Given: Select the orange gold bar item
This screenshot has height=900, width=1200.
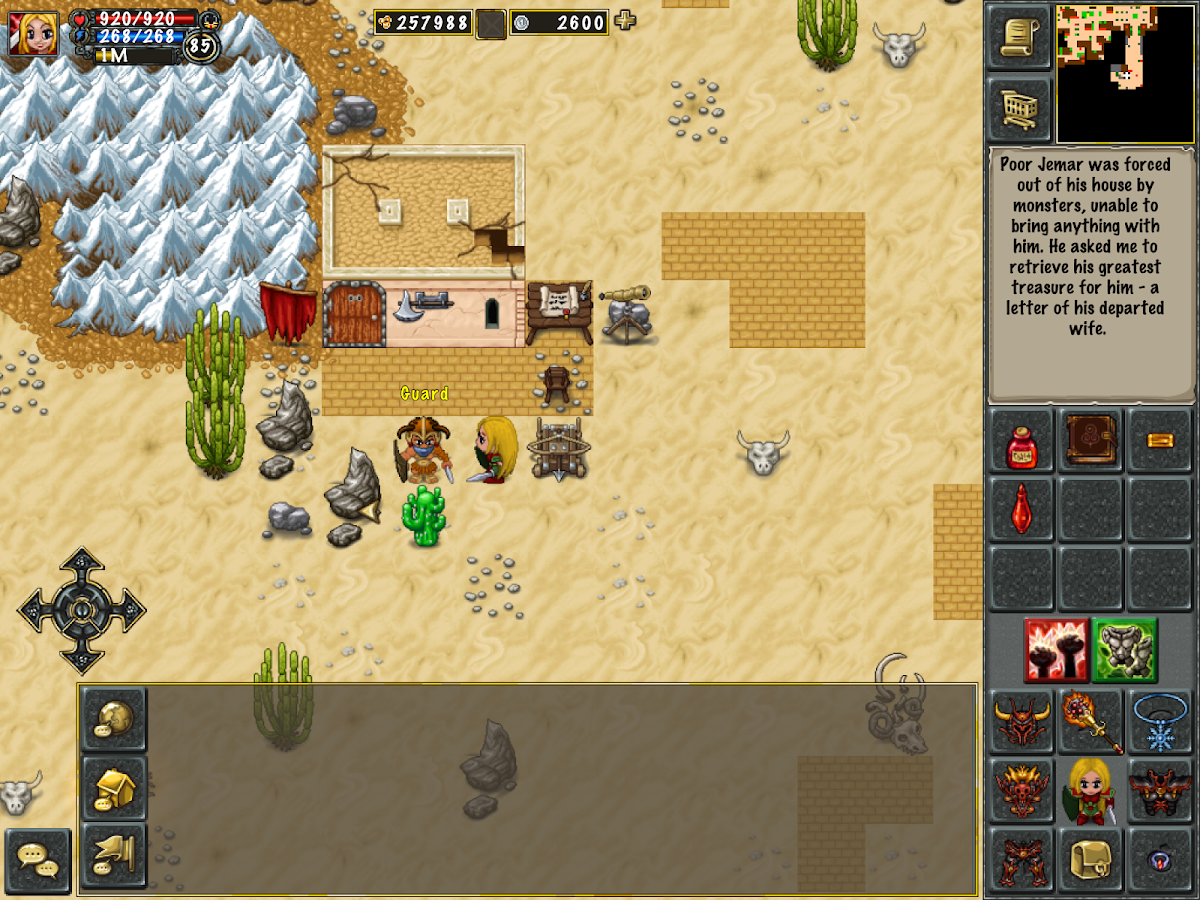Looking at the screenshot, I should point(1160,441).
